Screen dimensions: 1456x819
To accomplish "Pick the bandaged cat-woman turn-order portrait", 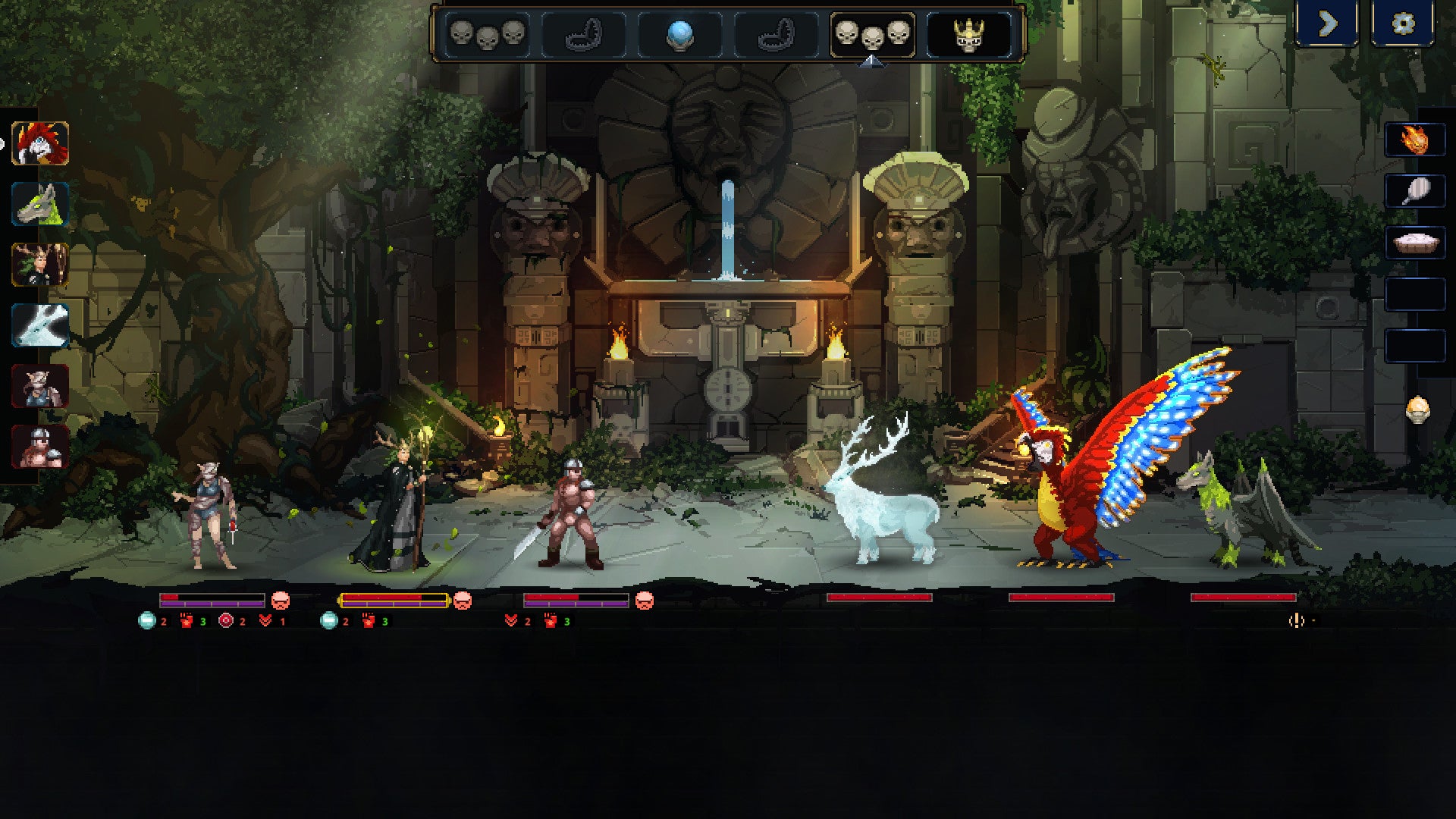I will click(40, 386).
